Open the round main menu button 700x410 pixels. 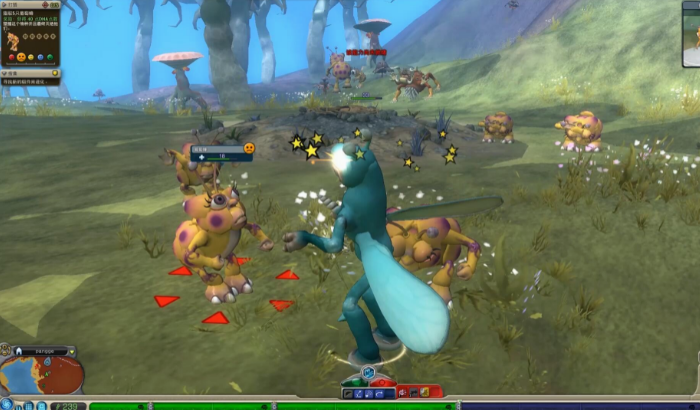7,404
